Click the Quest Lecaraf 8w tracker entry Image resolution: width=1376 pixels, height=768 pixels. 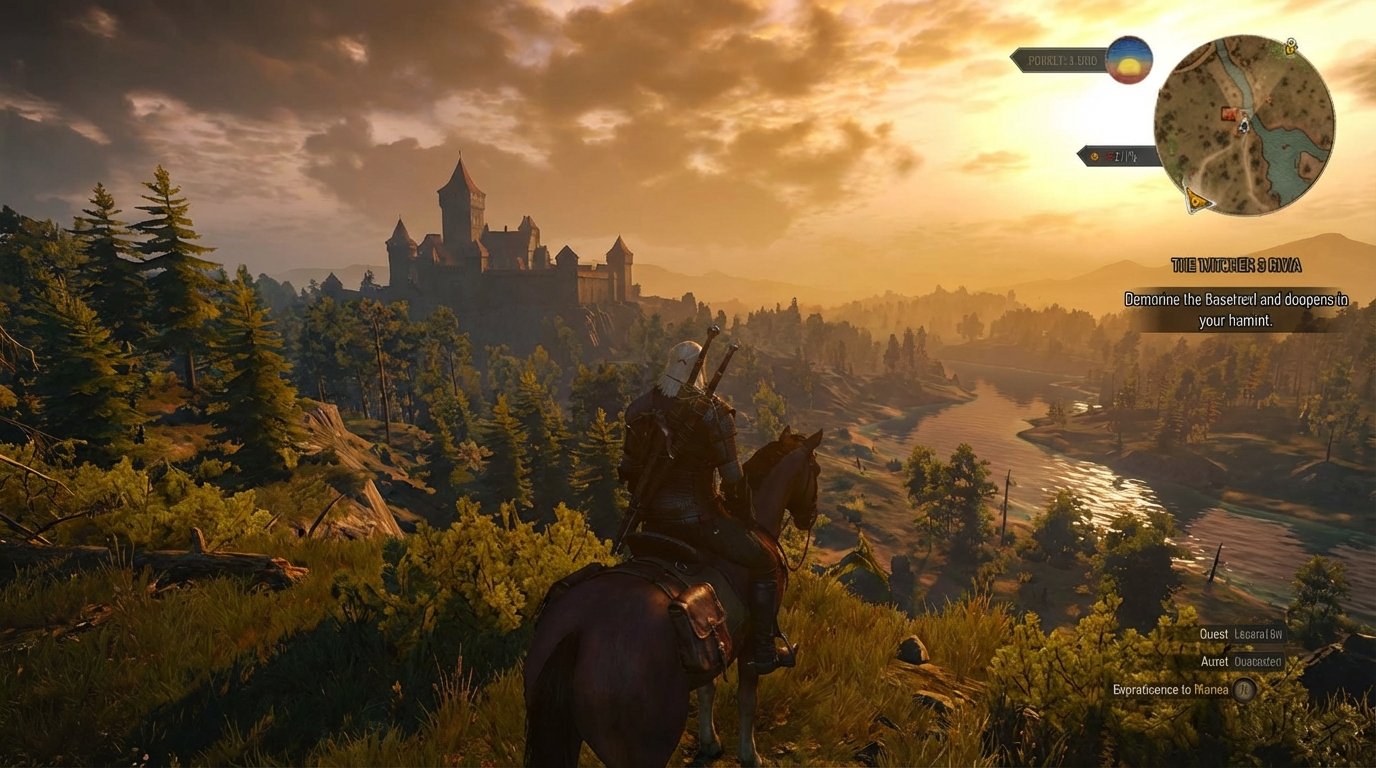tap(1240, 634)
